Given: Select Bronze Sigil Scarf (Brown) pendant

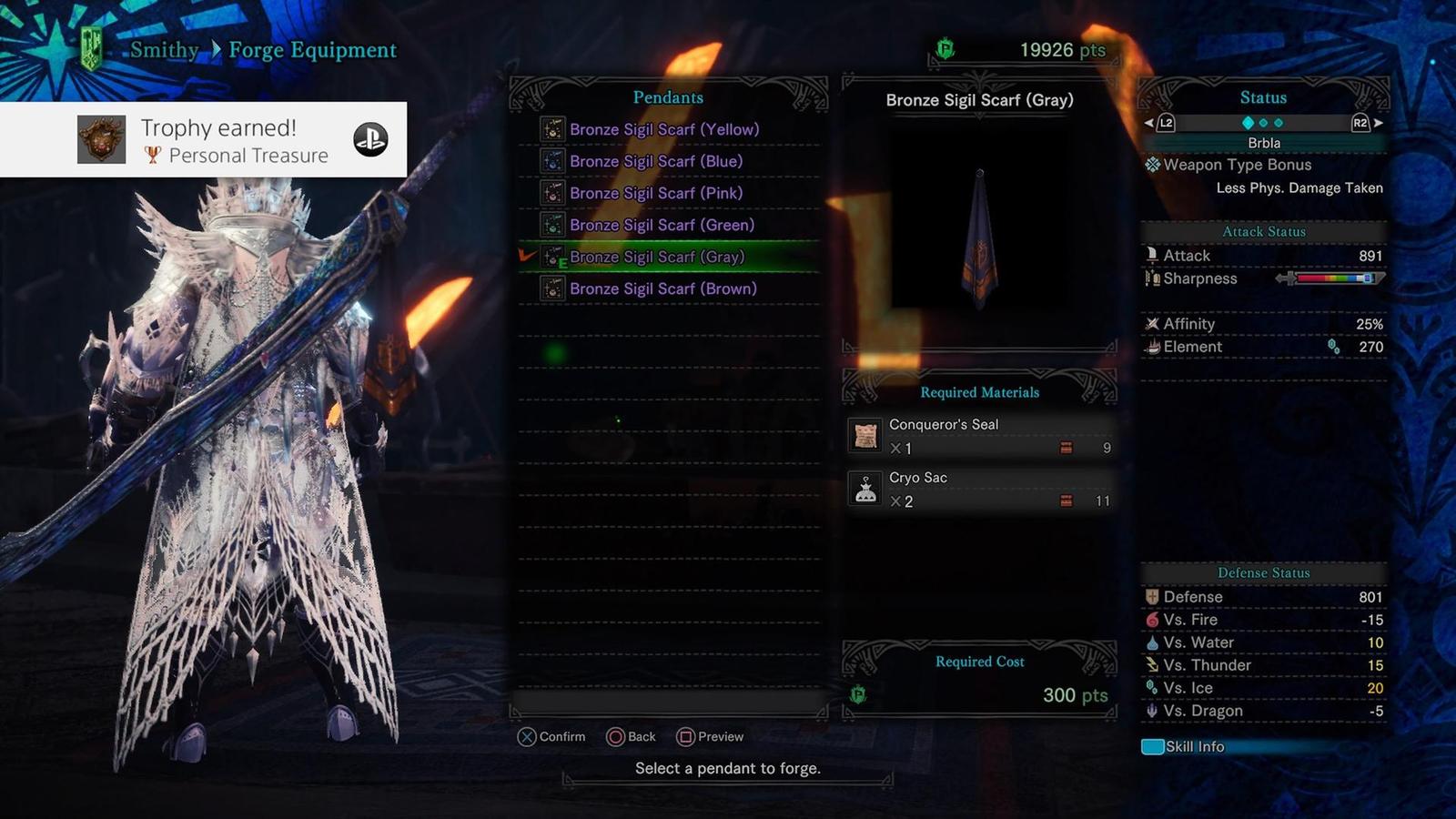Looking at the screenshot, I should (x=662, y=288).
